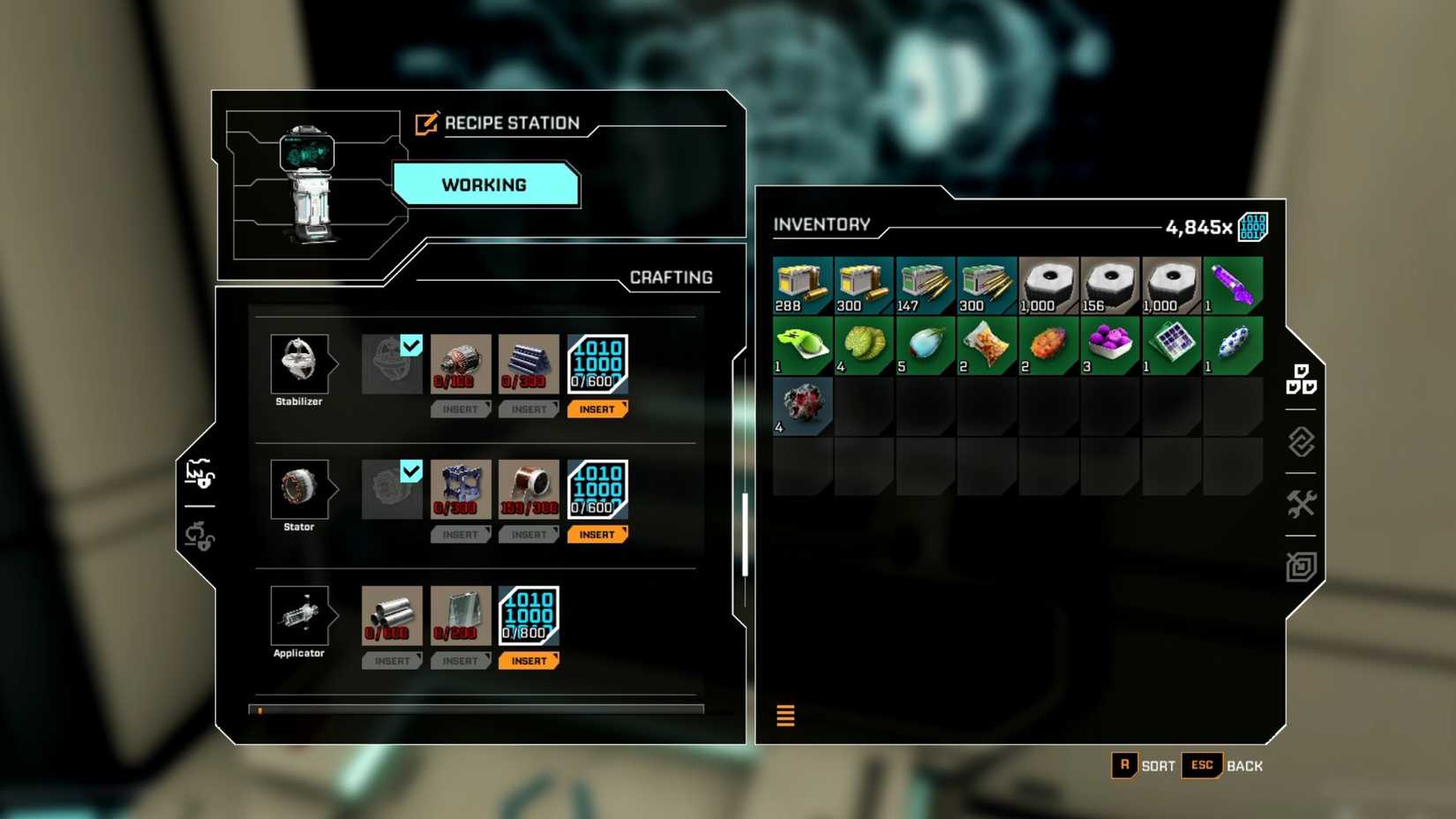
Task: Select the Applicator recipe icon
Action: point(300,616)
